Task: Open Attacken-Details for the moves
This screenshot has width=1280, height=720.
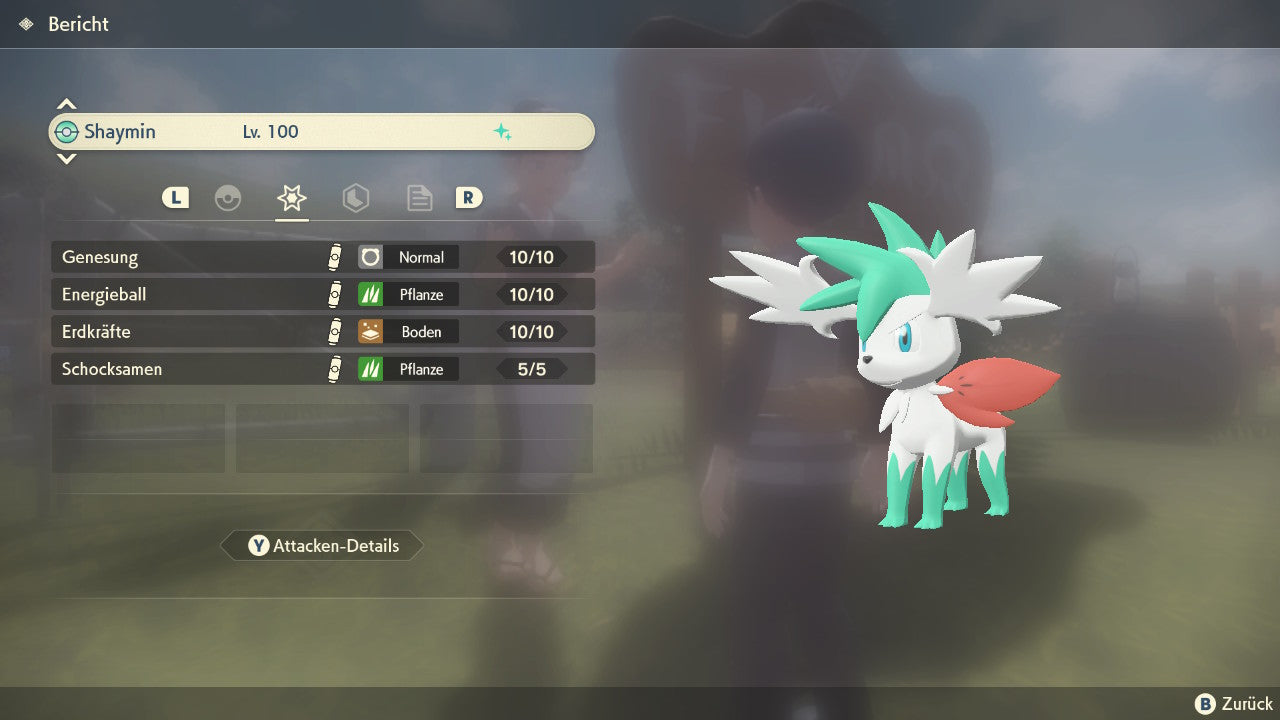Action: click(322, 546)
